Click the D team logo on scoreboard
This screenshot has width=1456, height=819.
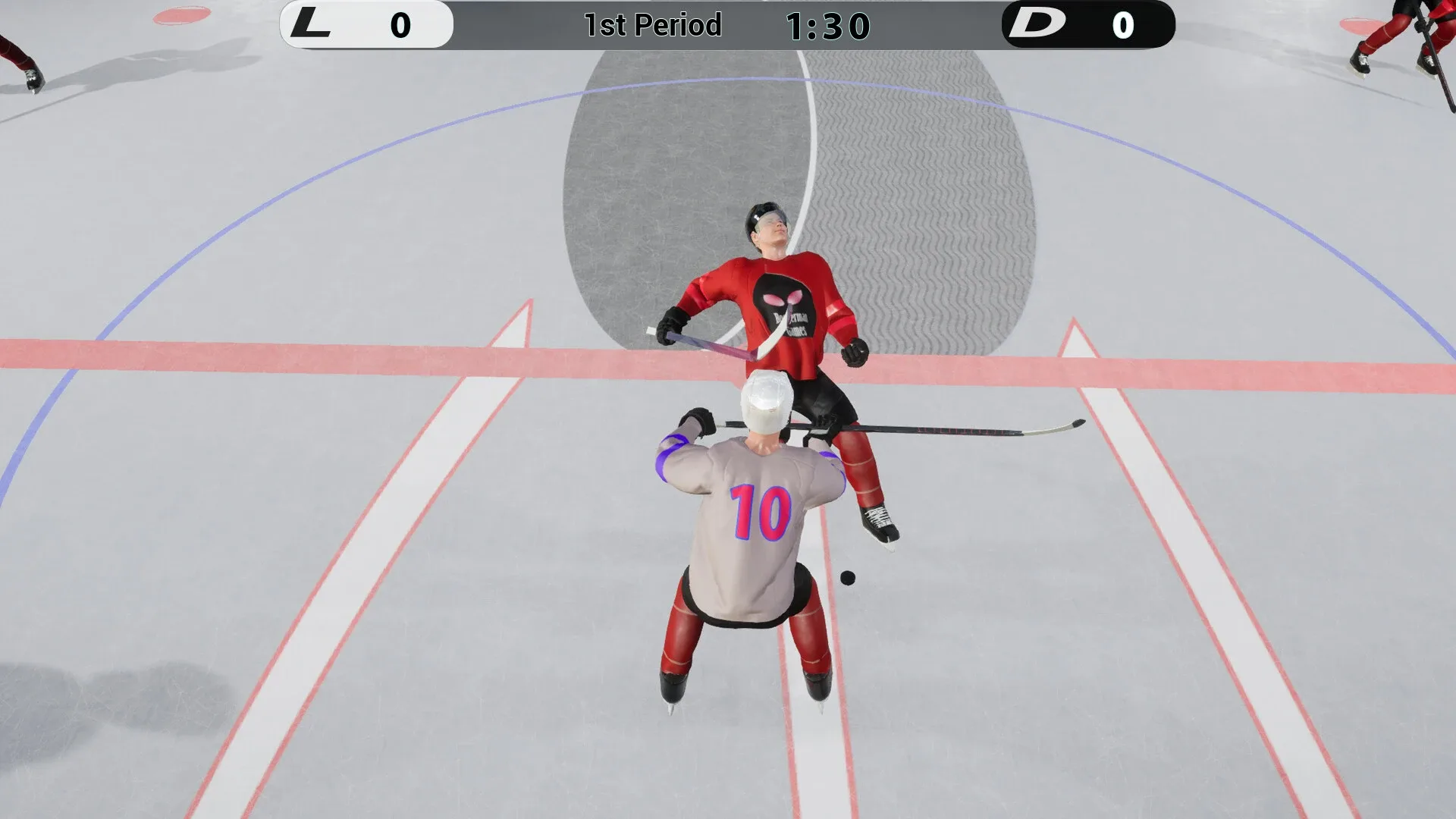(1037, 25)
